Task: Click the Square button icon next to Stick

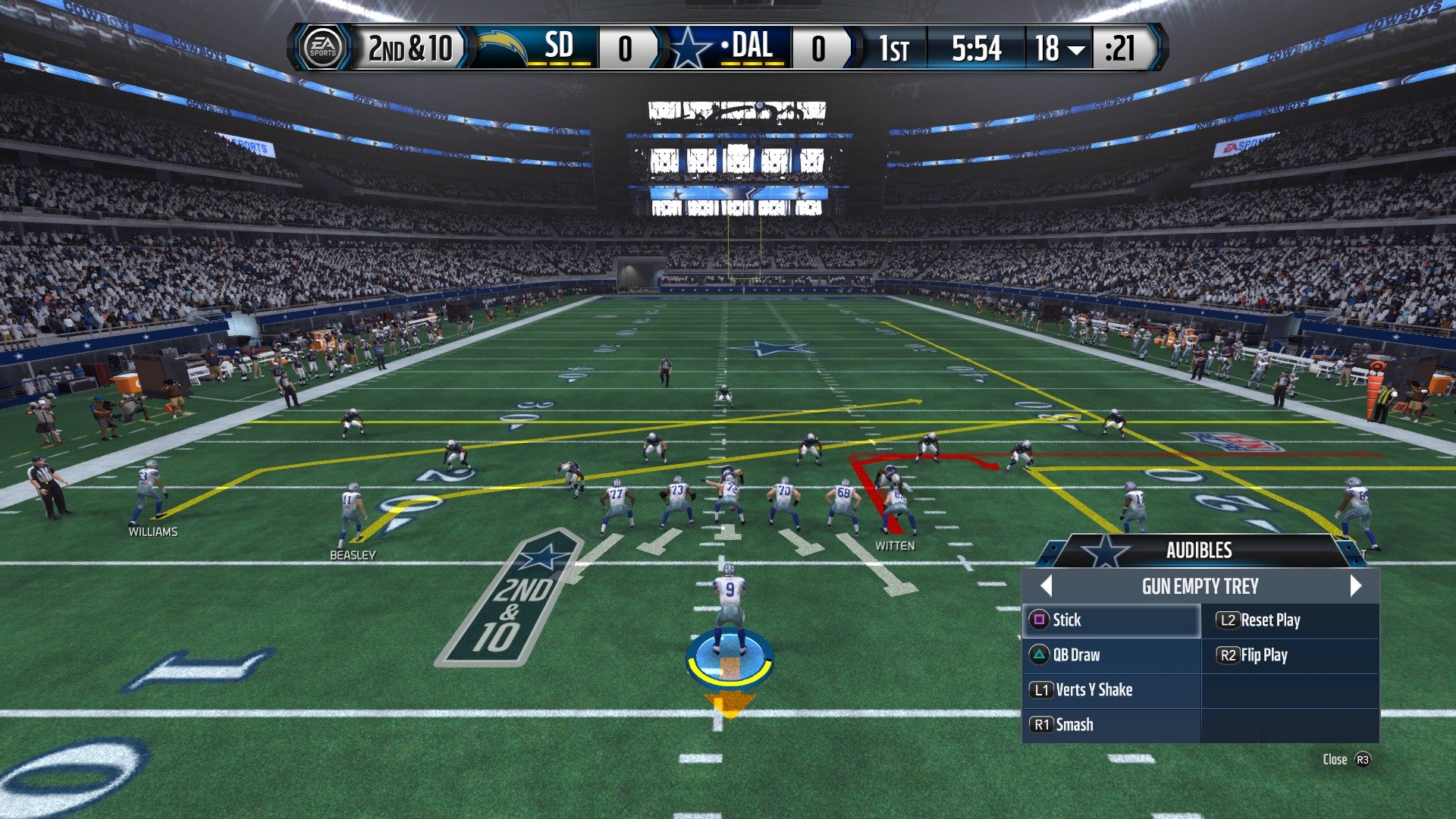Action: click(1039, 620)
